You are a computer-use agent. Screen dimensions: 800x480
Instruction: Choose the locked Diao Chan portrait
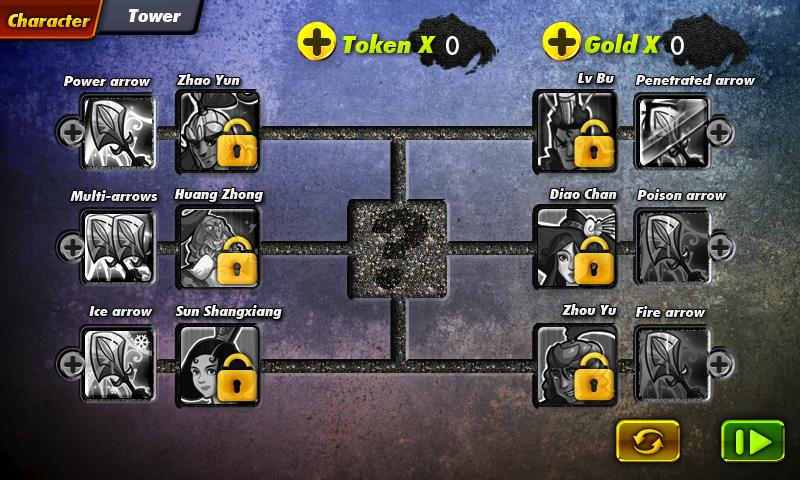click(574, 246)
